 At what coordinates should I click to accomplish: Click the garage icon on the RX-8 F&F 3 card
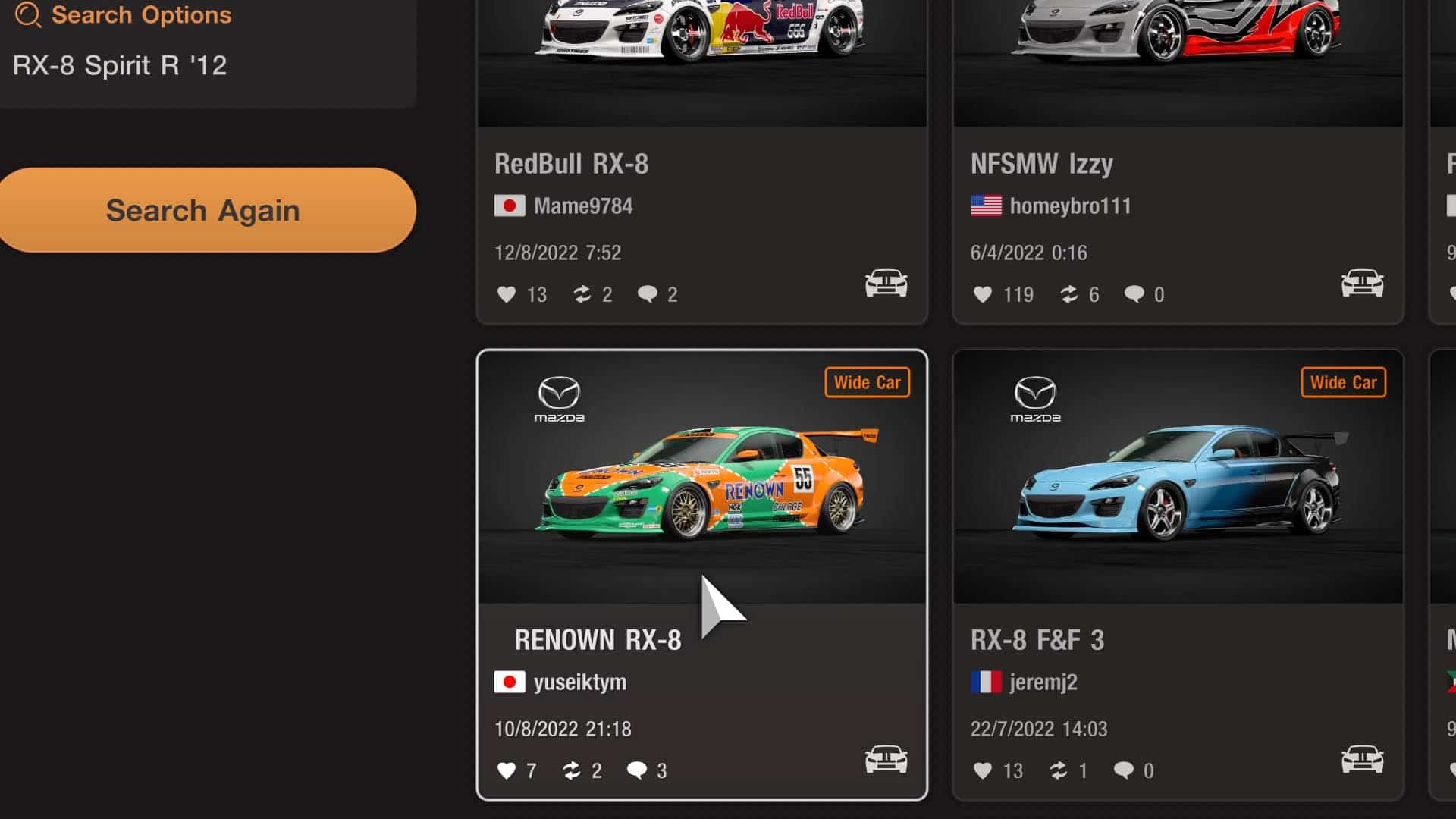[x=1361, y=759]
